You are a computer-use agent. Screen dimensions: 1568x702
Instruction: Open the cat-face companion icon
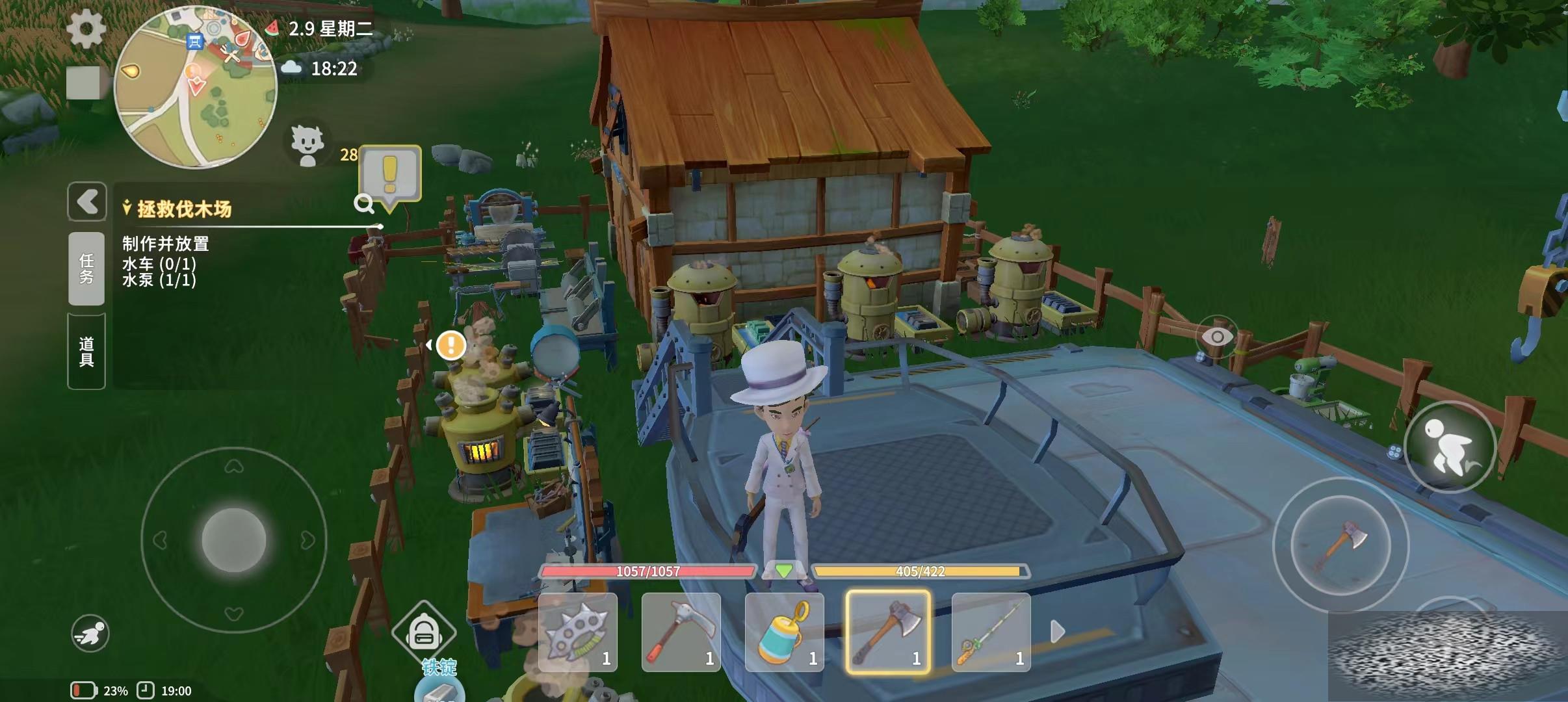pos(307,145)
